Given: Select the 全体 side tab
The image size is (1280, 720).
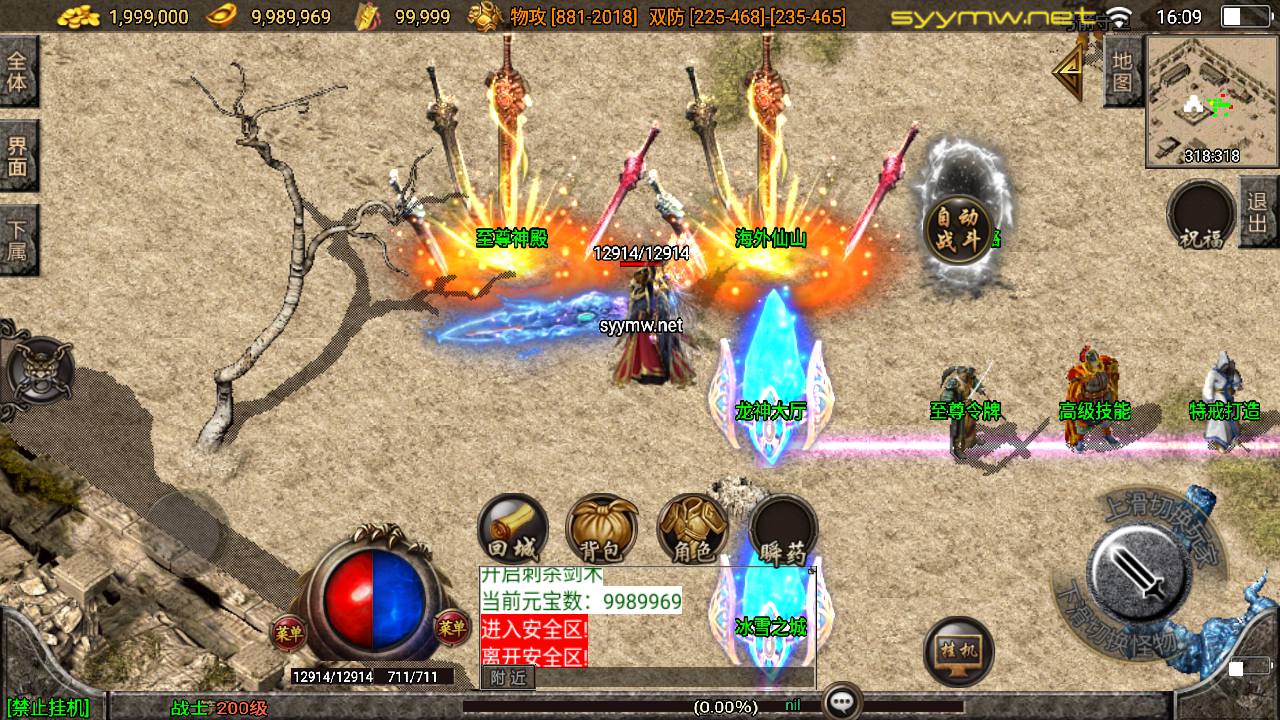Looking at the screenshot, I should (18, 71).
